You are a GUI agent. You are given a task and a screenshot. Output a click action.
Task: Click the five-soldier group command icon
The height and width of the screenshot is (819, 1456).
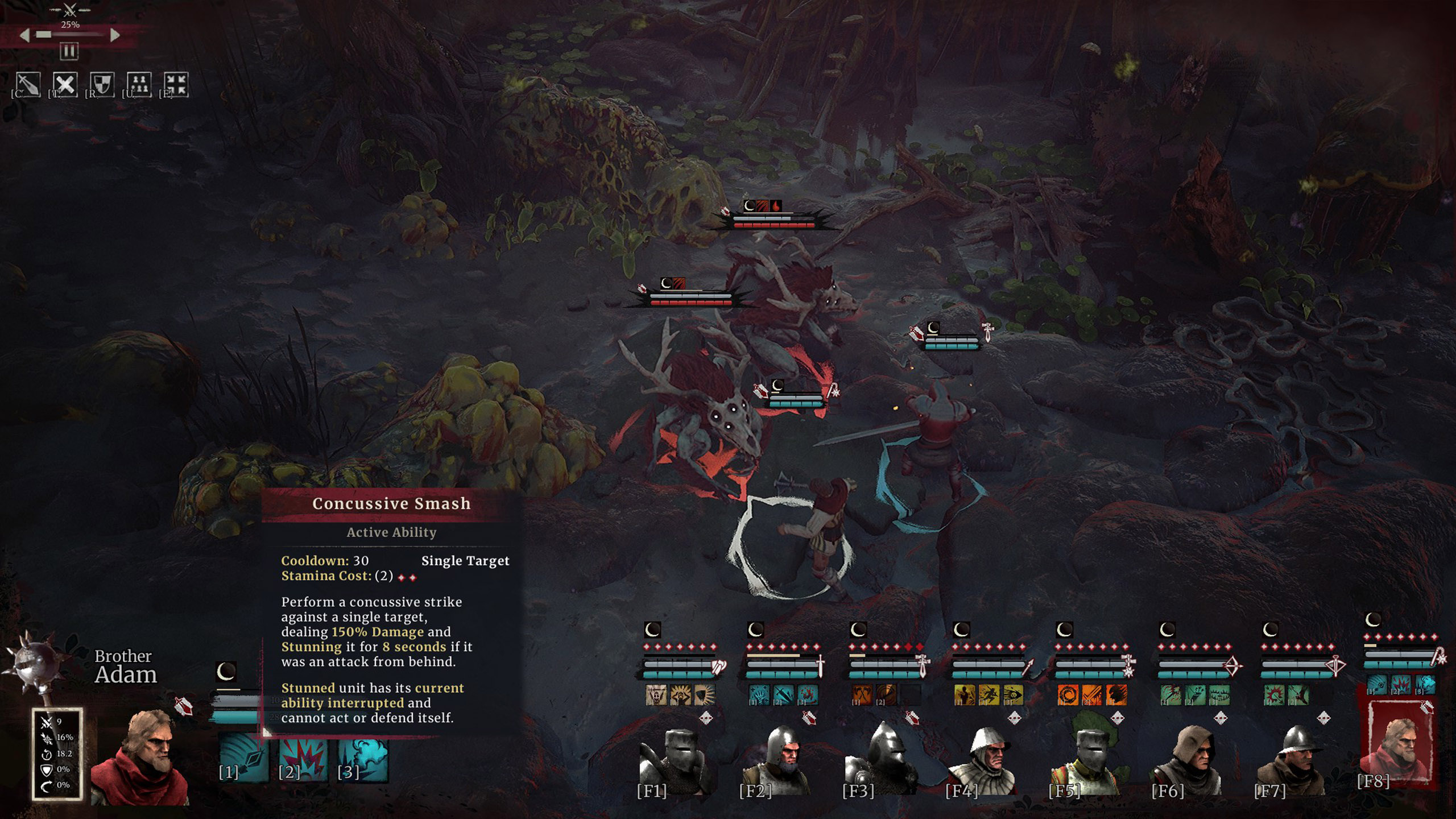click(x=139, y=85)
